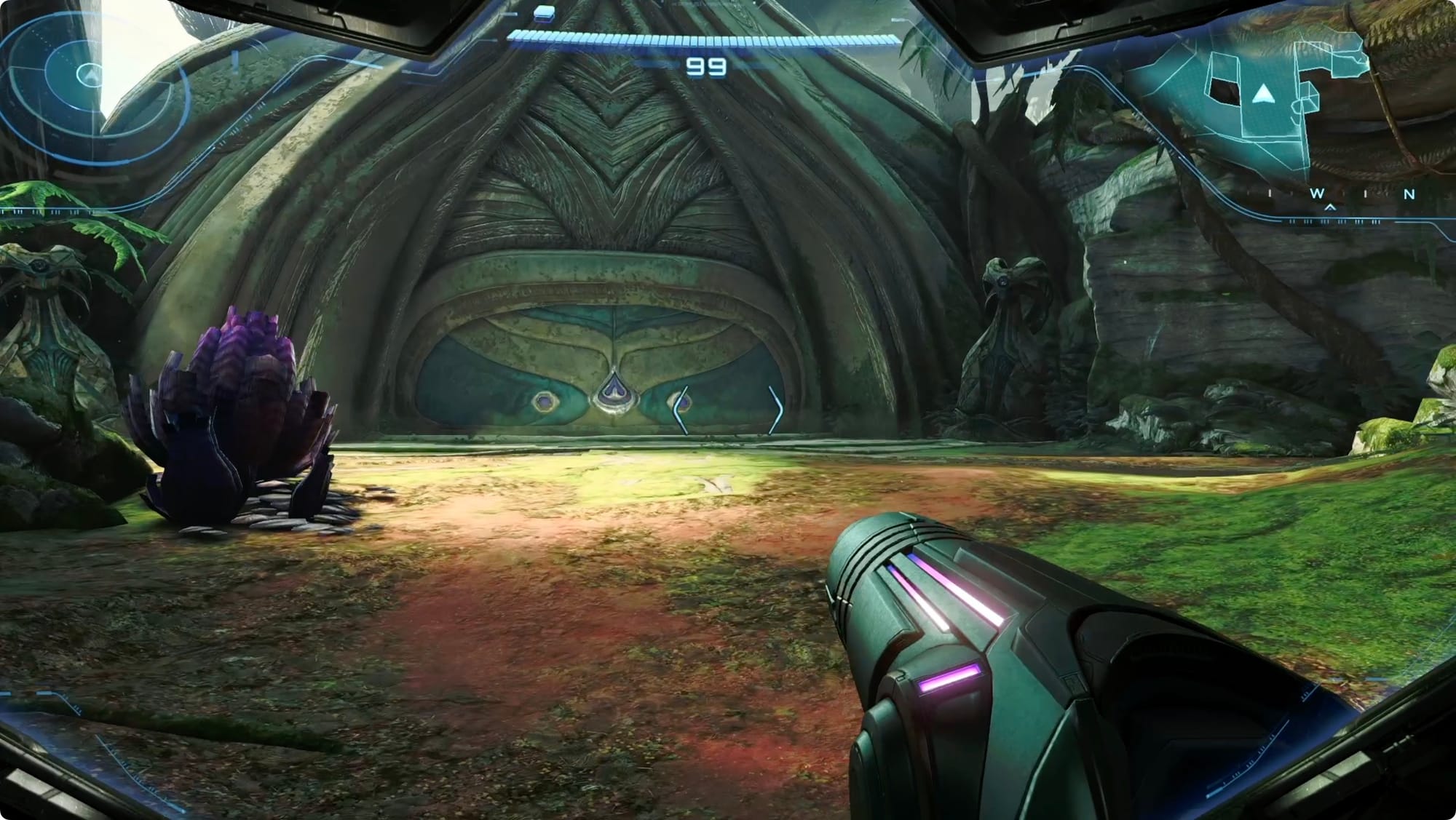Click the compass heading strip
The image size is (1456, 820).
pos(1338,195)
